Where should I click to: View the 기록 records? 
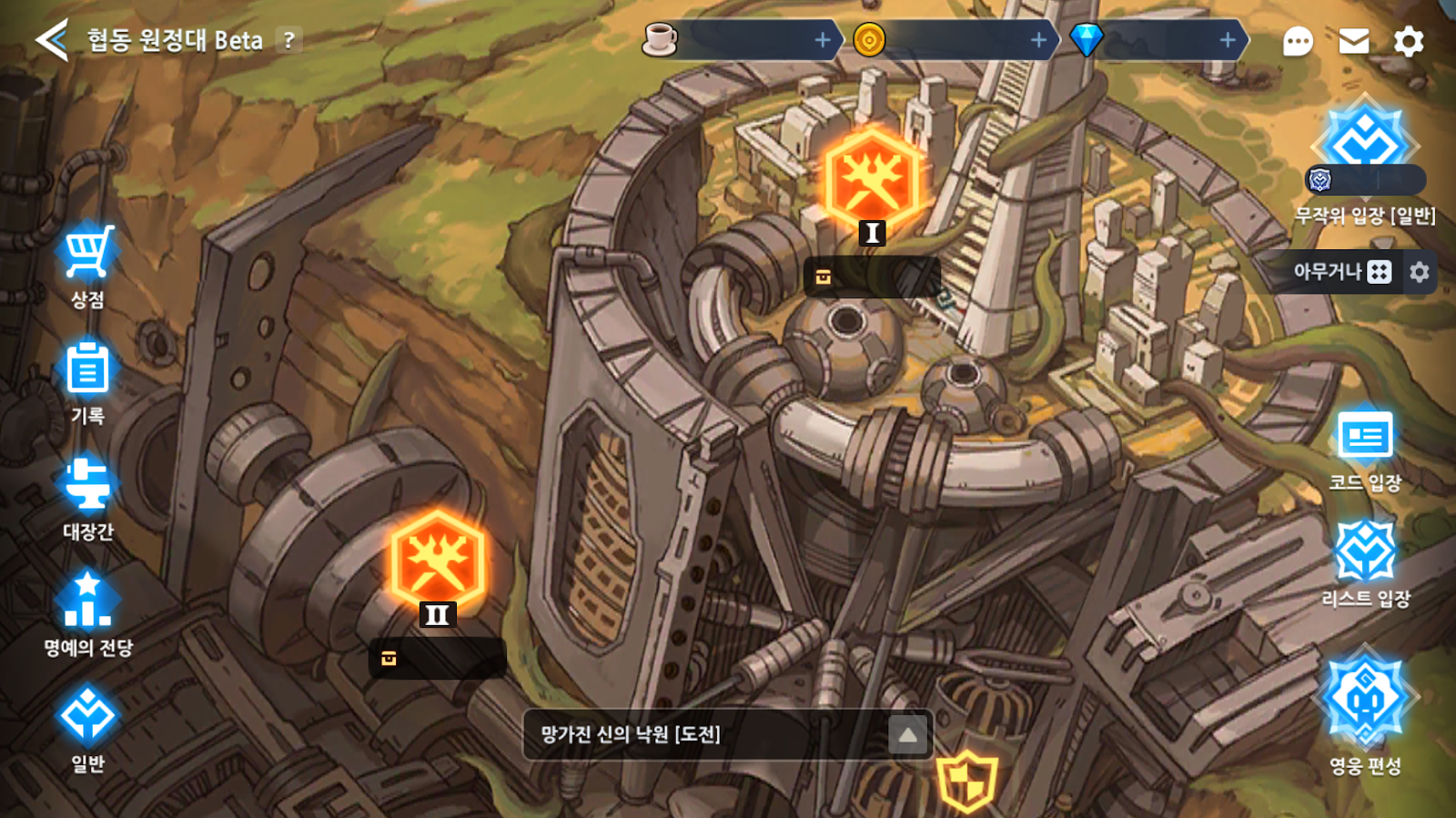coord(88,380)
